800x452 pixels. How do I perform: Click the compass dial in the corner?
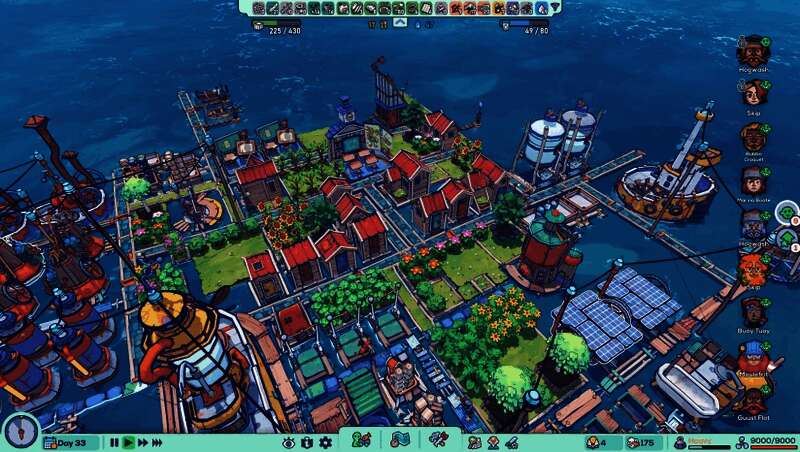18,430
